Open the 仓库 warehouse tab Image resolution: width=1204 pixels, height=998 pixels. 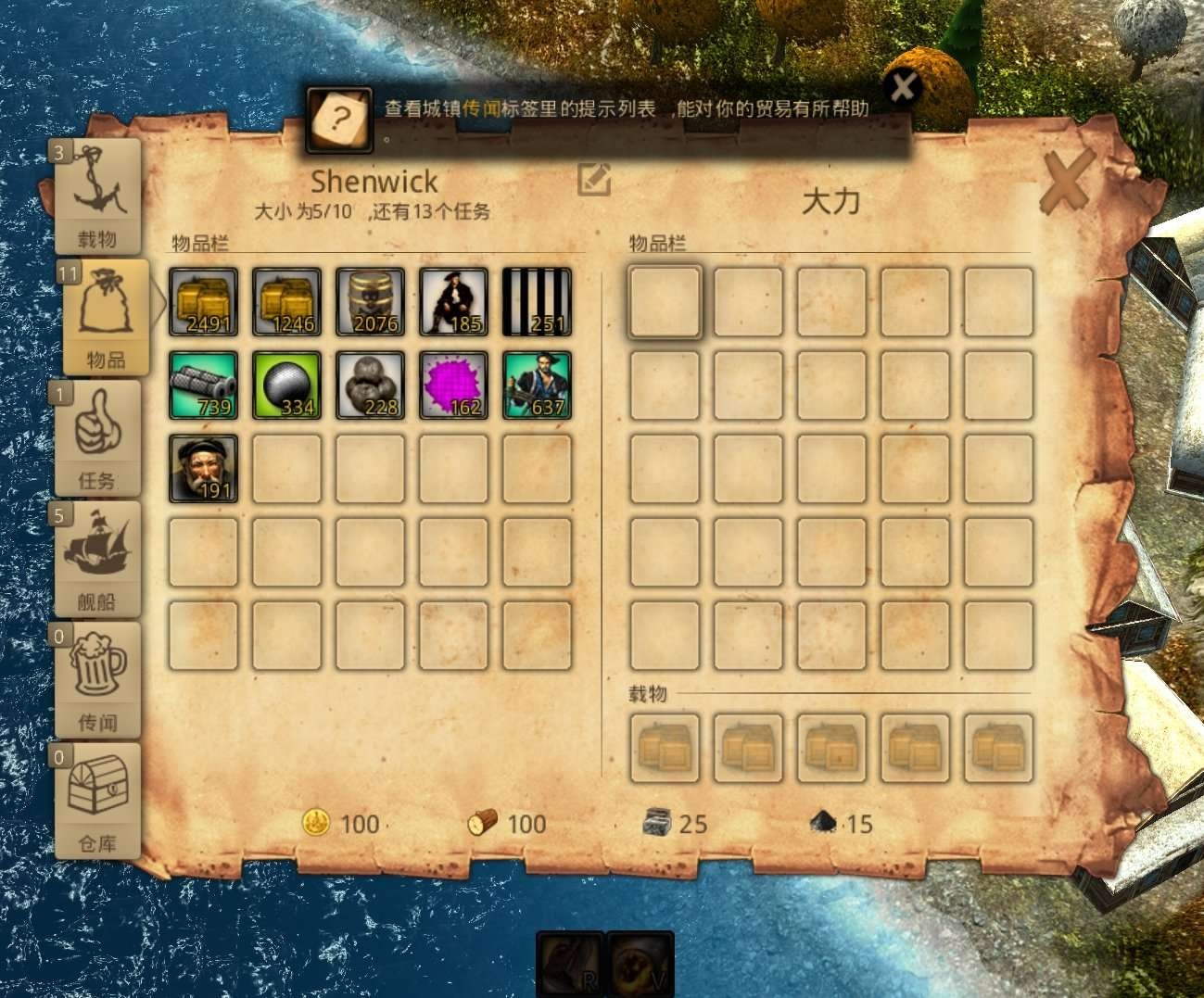coord(97,800)
